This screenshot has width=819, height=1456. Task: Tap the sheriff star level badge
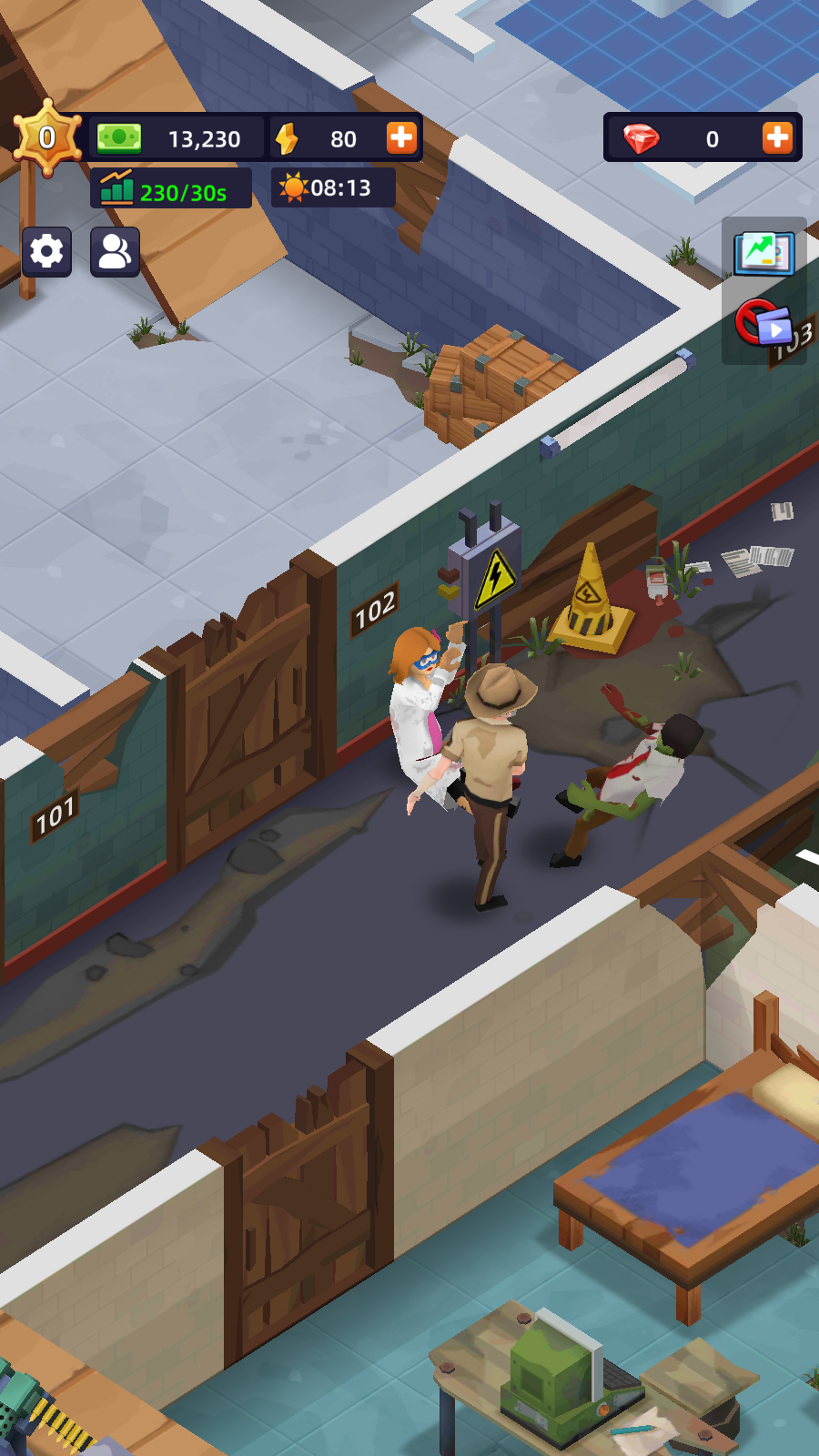pos(47,138)
